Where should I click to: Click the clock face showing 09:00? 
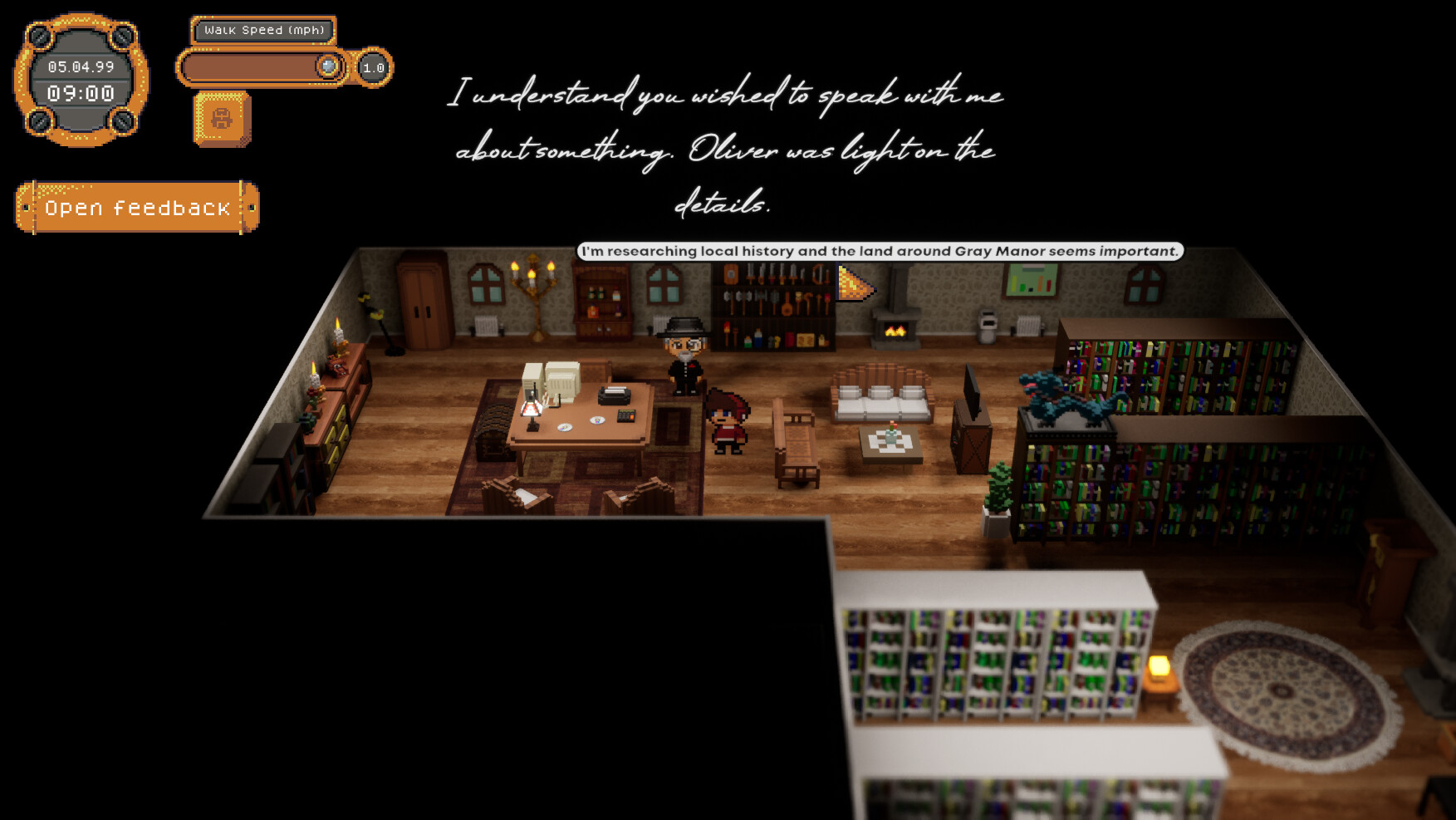tap(81, 94)
